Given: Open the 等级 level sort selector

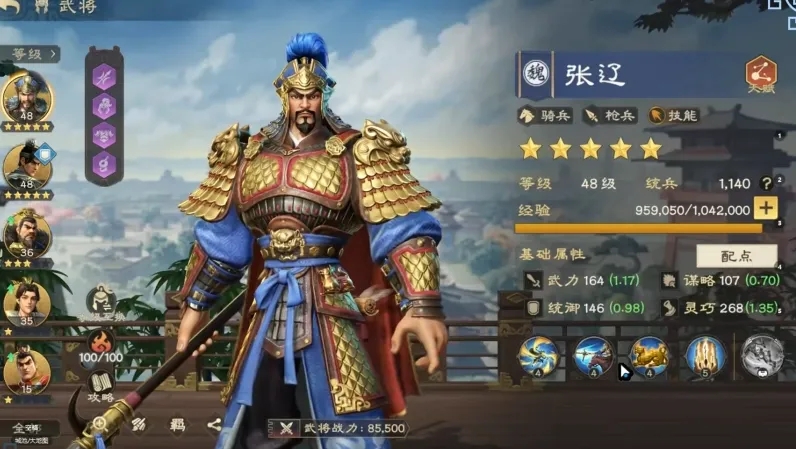Looking at the screenshot, I should pos(34,53).
